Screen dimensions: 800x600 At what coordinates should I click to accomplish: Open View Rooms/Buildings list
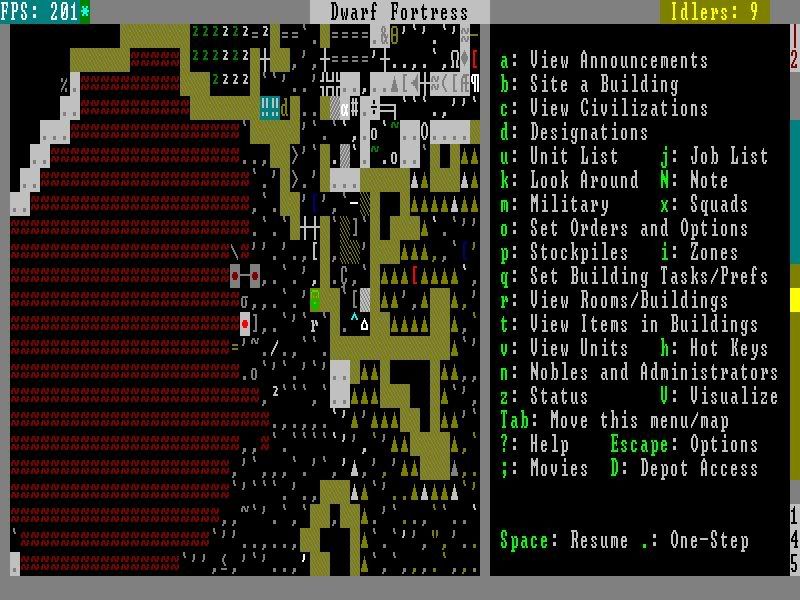628,301
